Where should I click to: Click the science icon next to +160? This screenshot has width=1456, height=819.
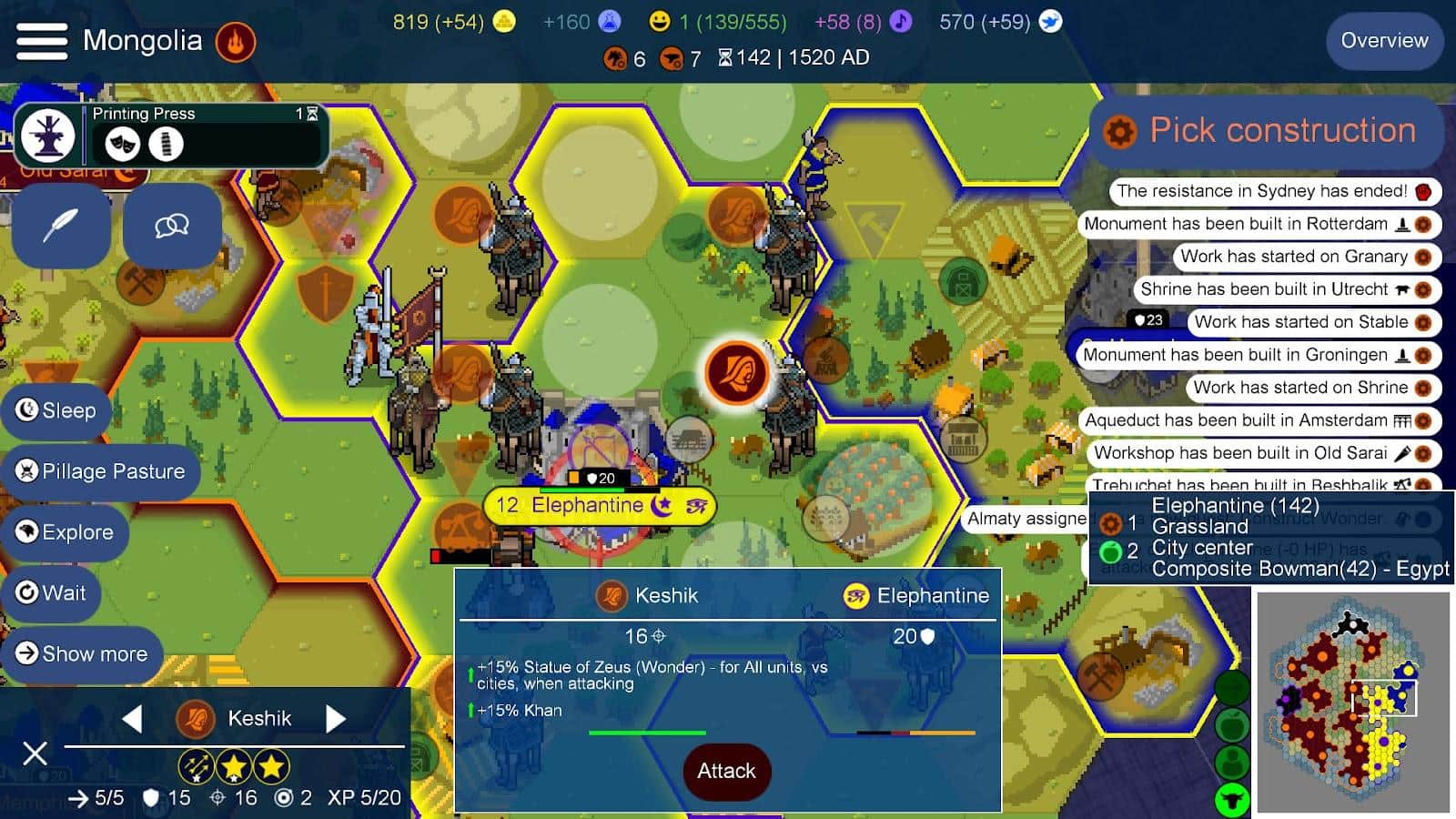(x=608, y=20)
